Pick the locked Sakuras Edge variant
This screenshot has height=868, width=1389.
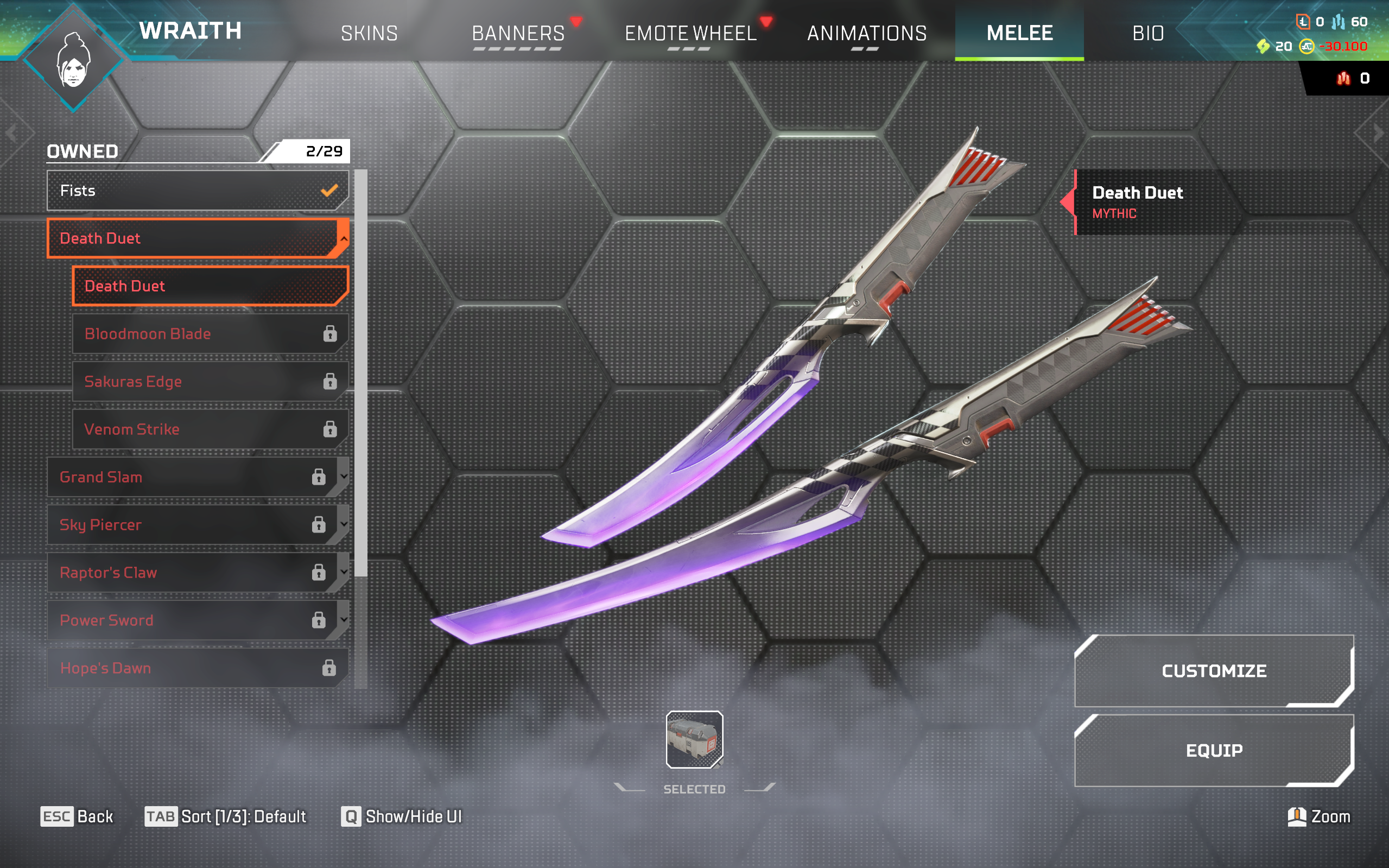pyautogui.click(x=210, y=381)
